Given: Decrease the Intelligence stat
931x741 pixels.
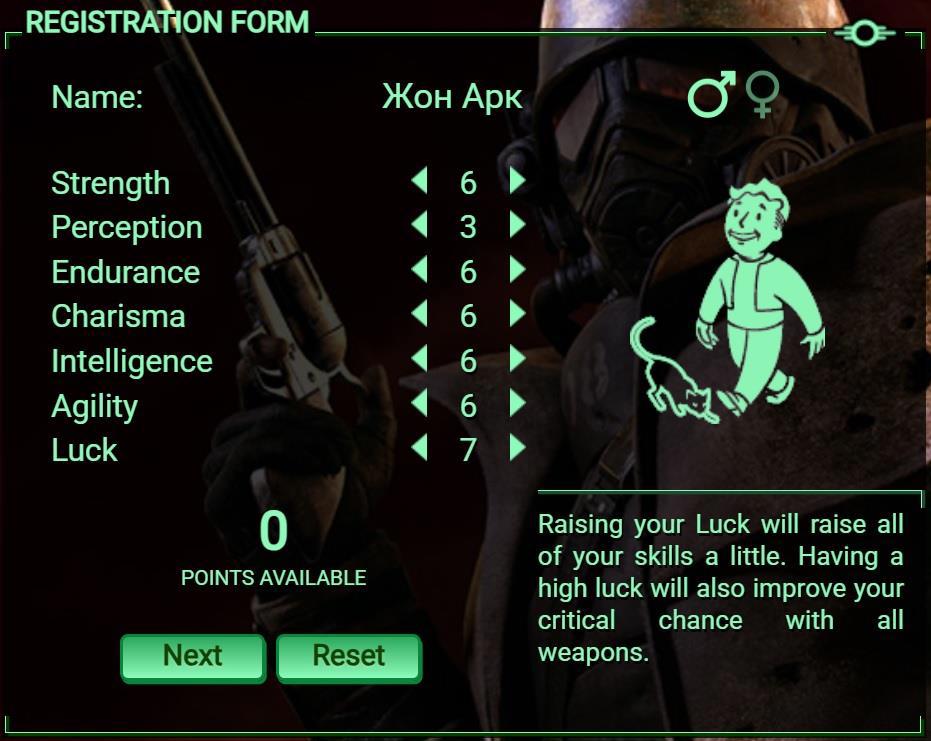Looking at the screenshot, I should (419, 359).
